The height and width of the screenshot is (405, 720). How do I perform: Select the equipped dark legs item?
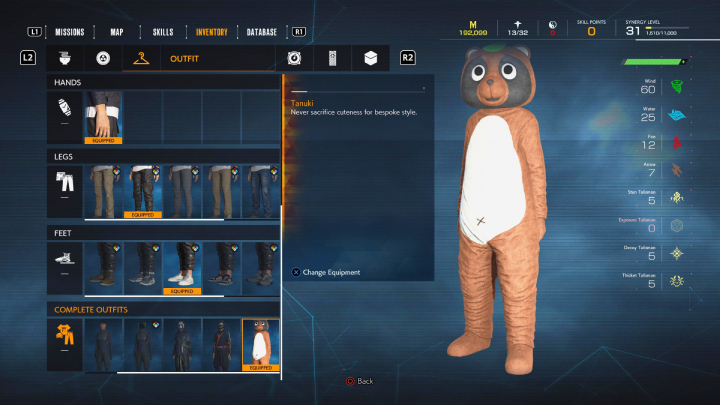(142, 191)
